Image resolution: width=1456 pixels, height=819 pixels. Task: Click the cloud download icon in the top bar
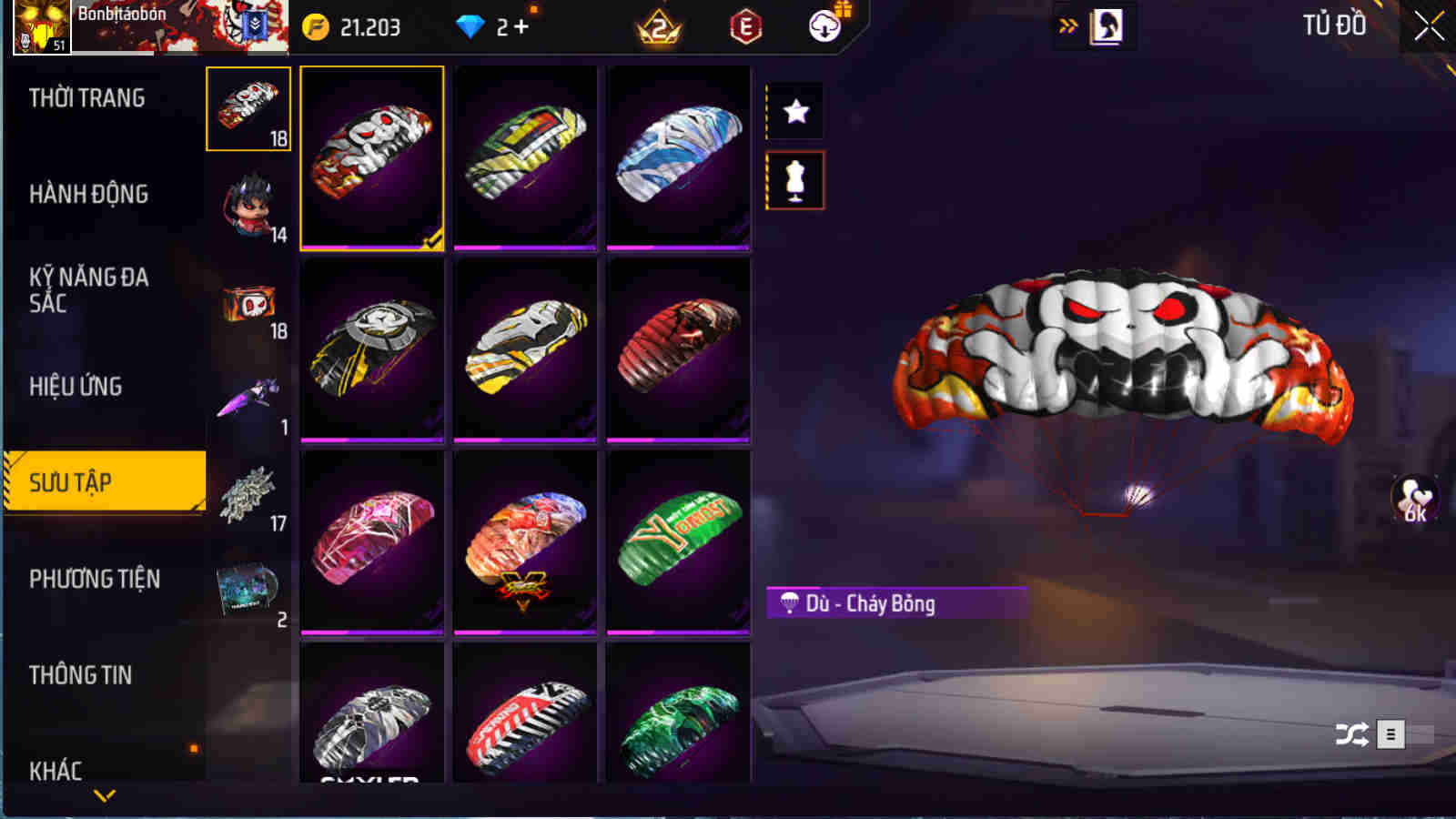click(825, 26)
